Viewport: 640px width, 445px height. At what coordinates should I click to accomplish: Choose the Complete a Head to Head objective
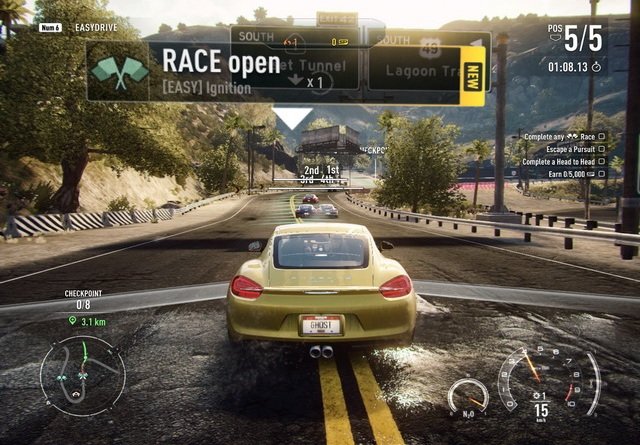[x=558, y=161]
